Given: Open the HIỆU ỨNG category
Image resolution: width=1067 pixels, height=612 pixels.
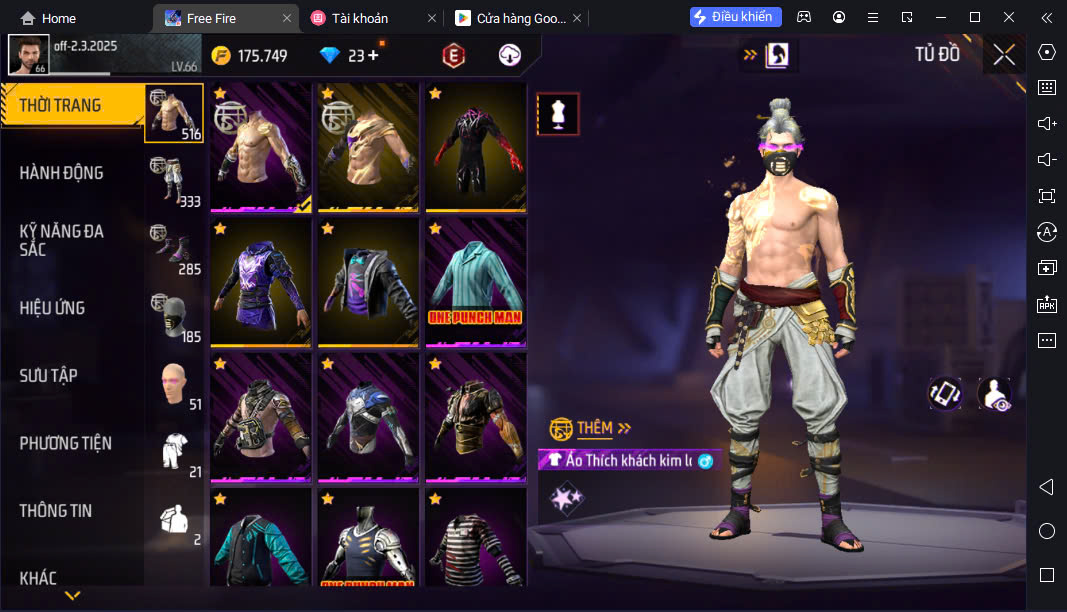Looking at the screenshot, I should coord(52,308).
